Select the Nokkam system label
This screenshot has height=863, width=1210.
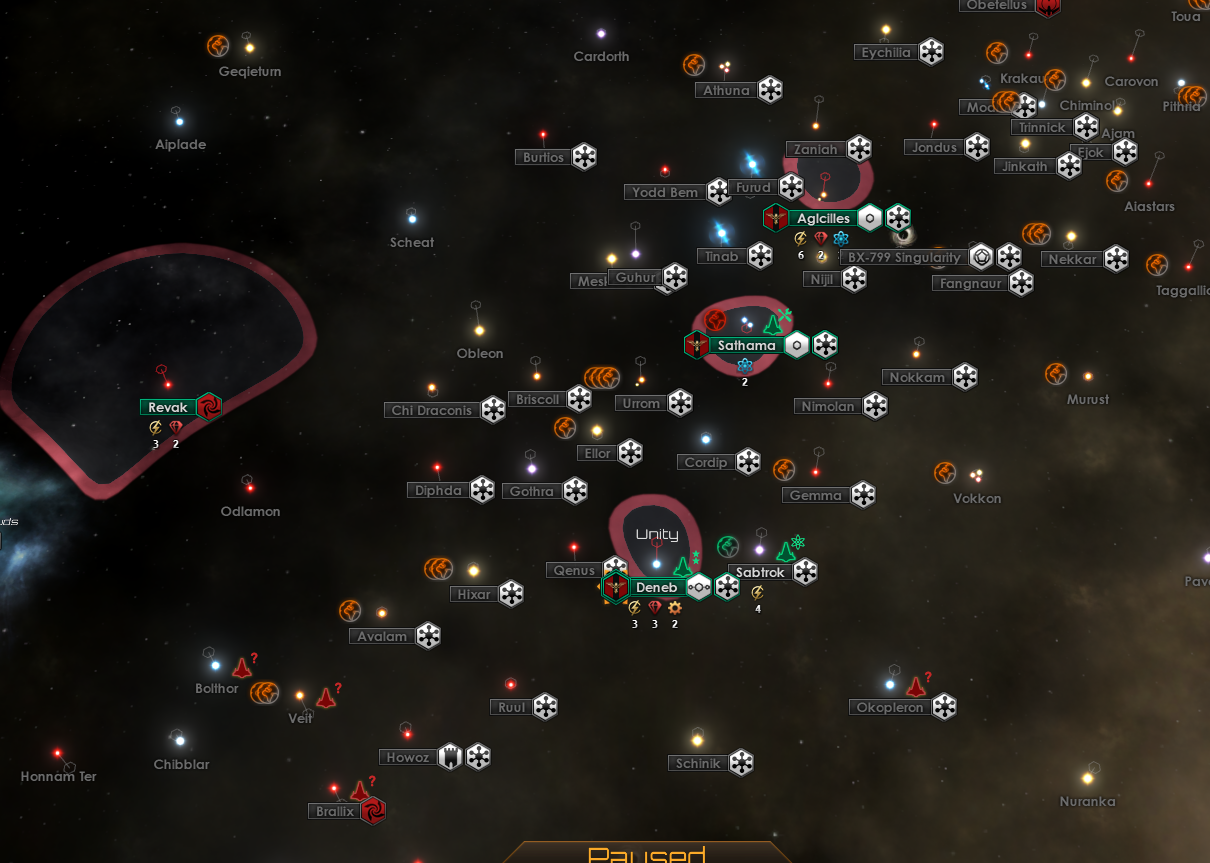[917, 377]
